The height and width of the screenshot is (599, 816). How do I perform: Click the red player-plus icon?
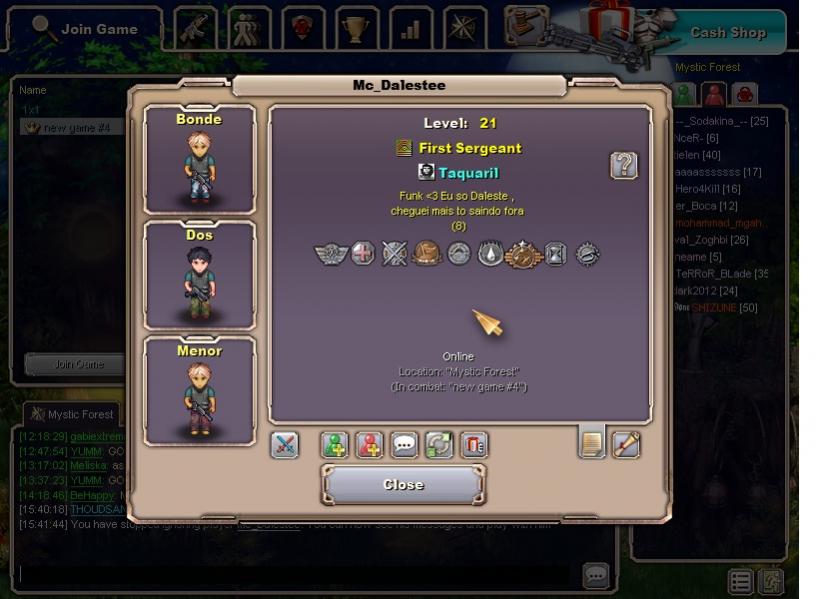(370, 445)
